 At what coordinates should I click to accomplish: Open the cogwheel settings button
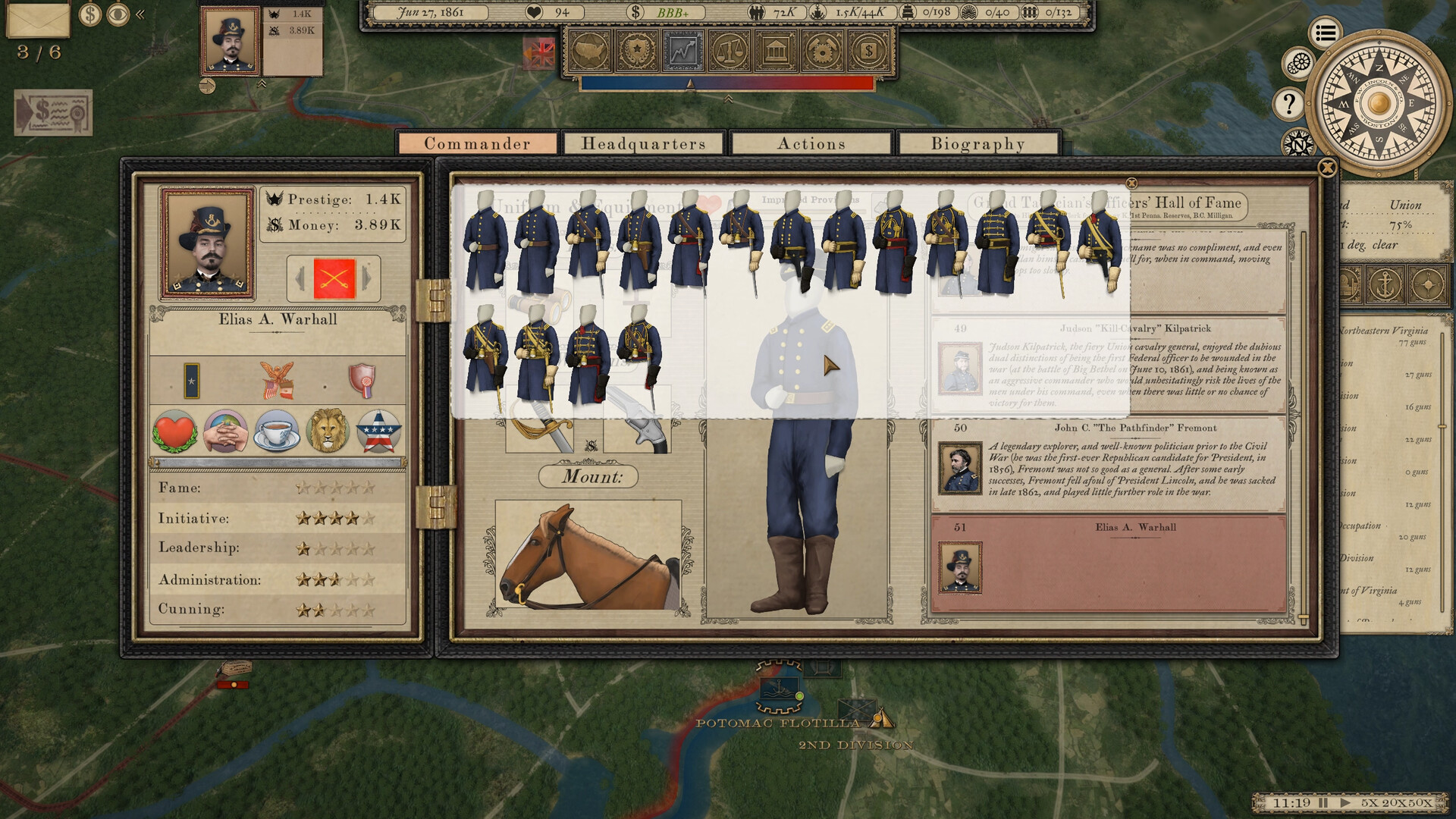[1299, 62]
